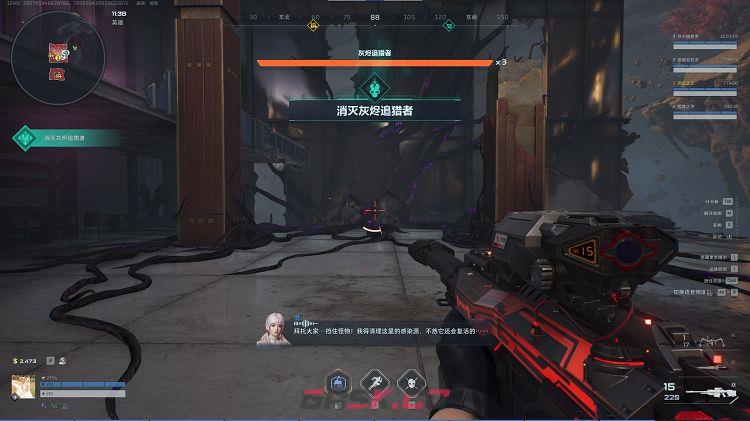
Task: Trigger the skull ability icon
Action: tap(409, 382)
